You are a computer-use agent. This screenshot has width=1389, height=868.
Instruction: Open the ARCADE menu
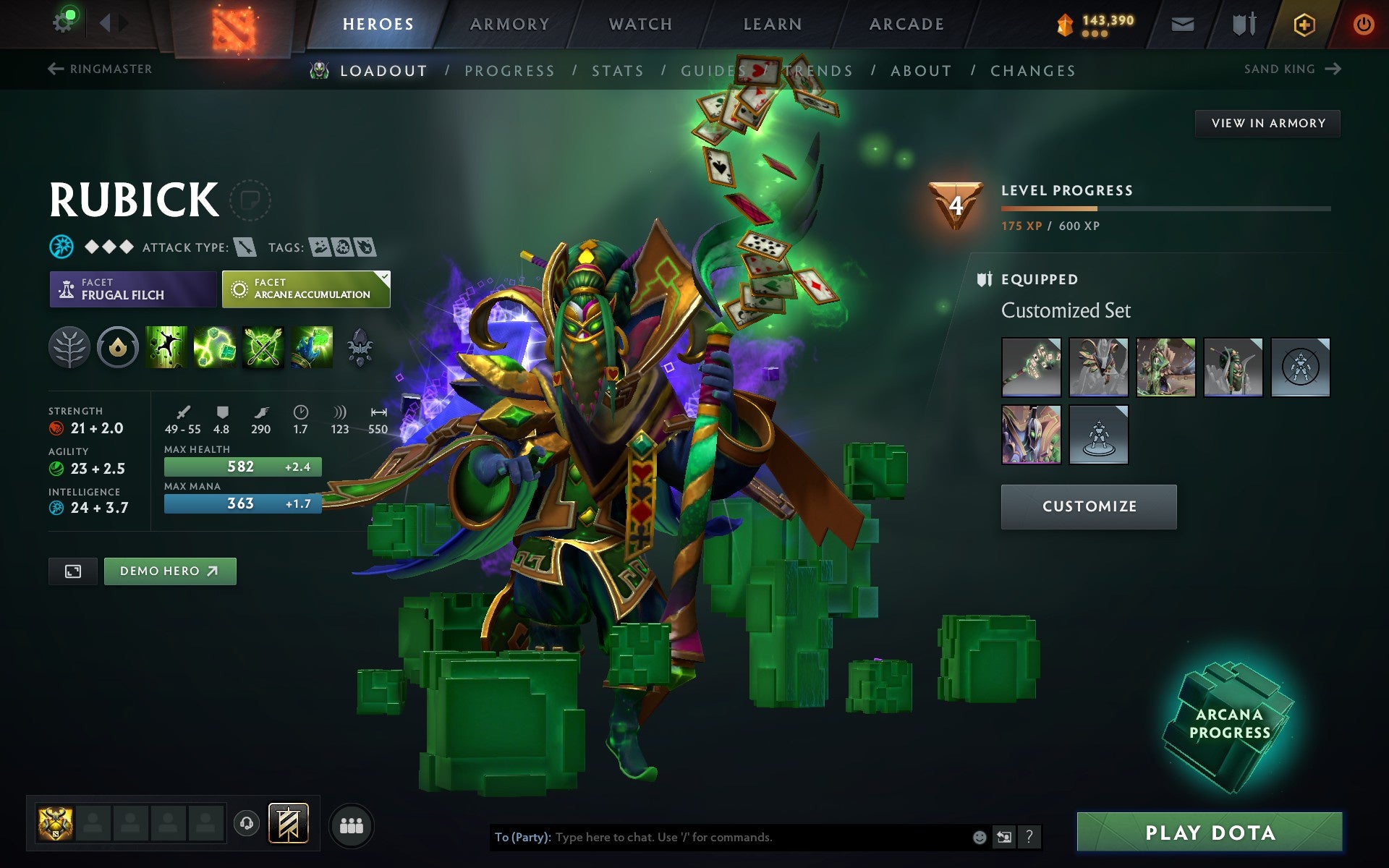tap(904, 23)
